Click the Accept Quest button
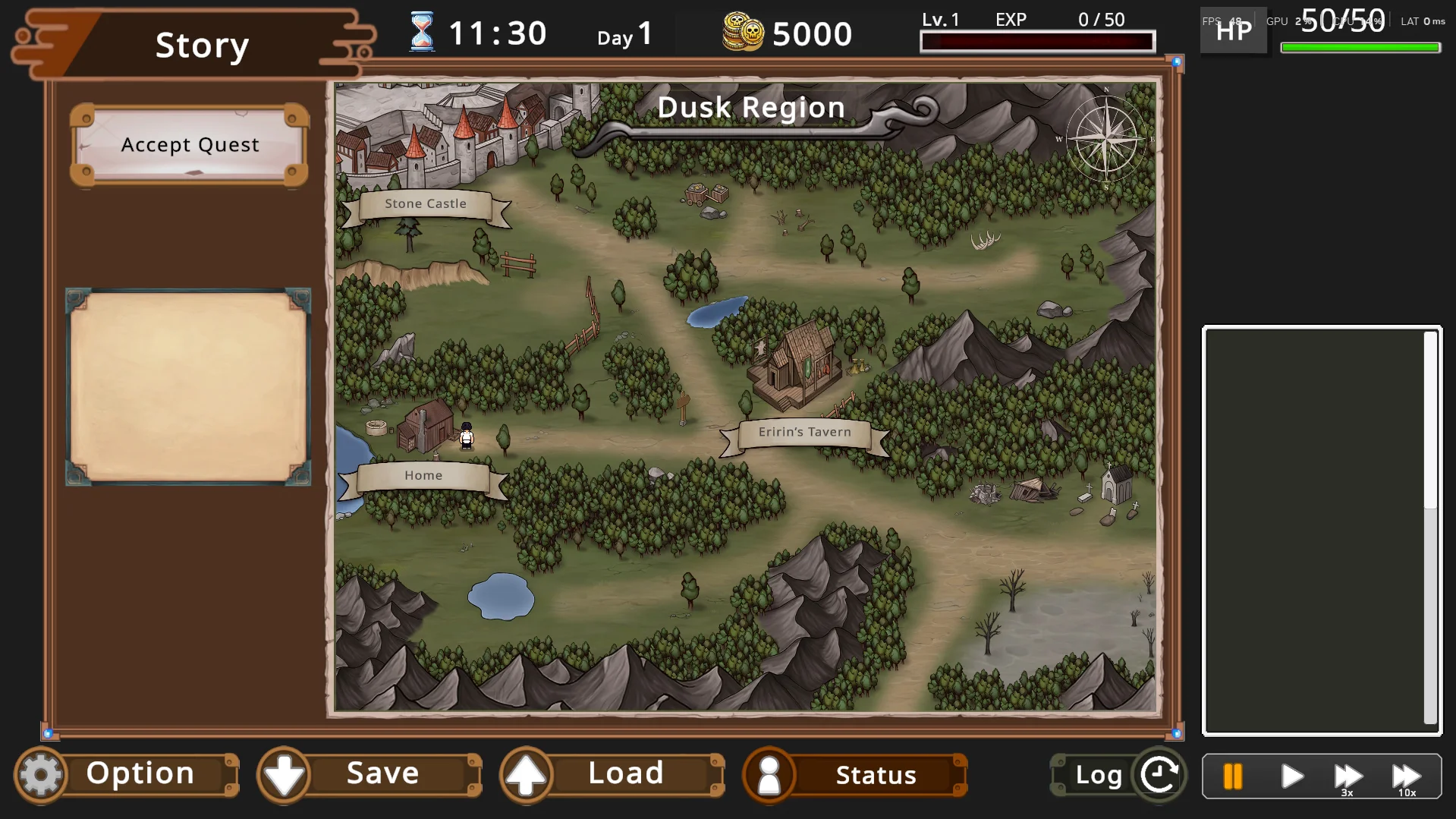Screen dimensions: 1456x819 tap(190, 145)
